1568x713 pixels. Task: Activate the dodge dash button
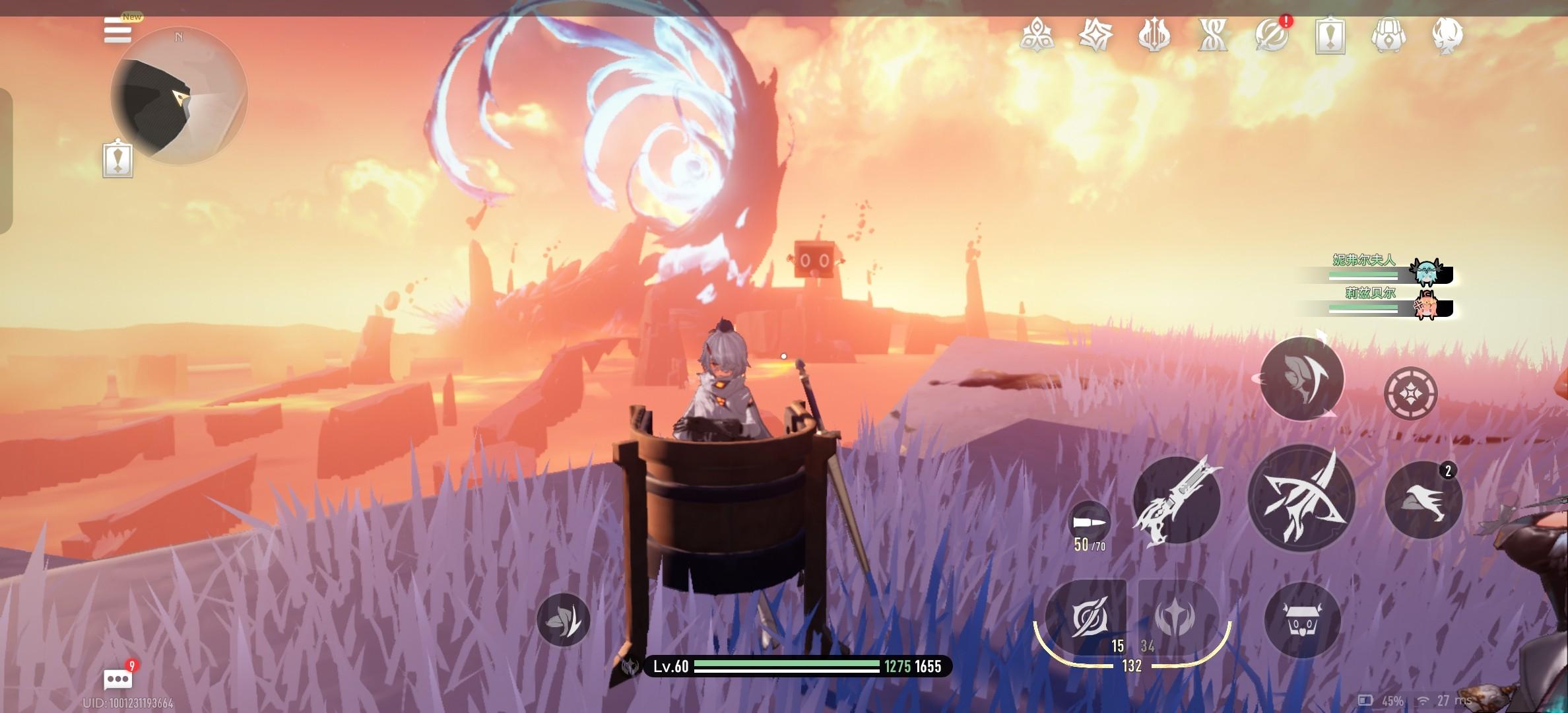[1423, 500]
